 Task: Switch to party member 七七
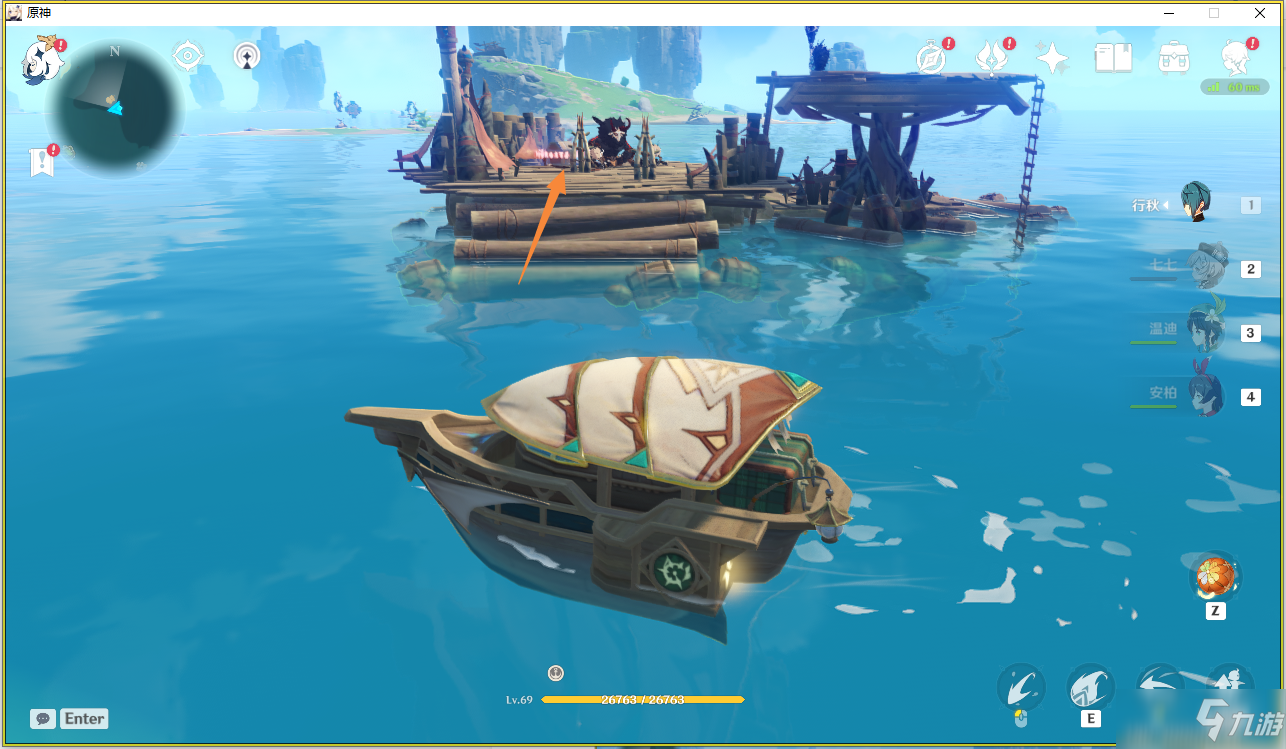point(1206,267)
